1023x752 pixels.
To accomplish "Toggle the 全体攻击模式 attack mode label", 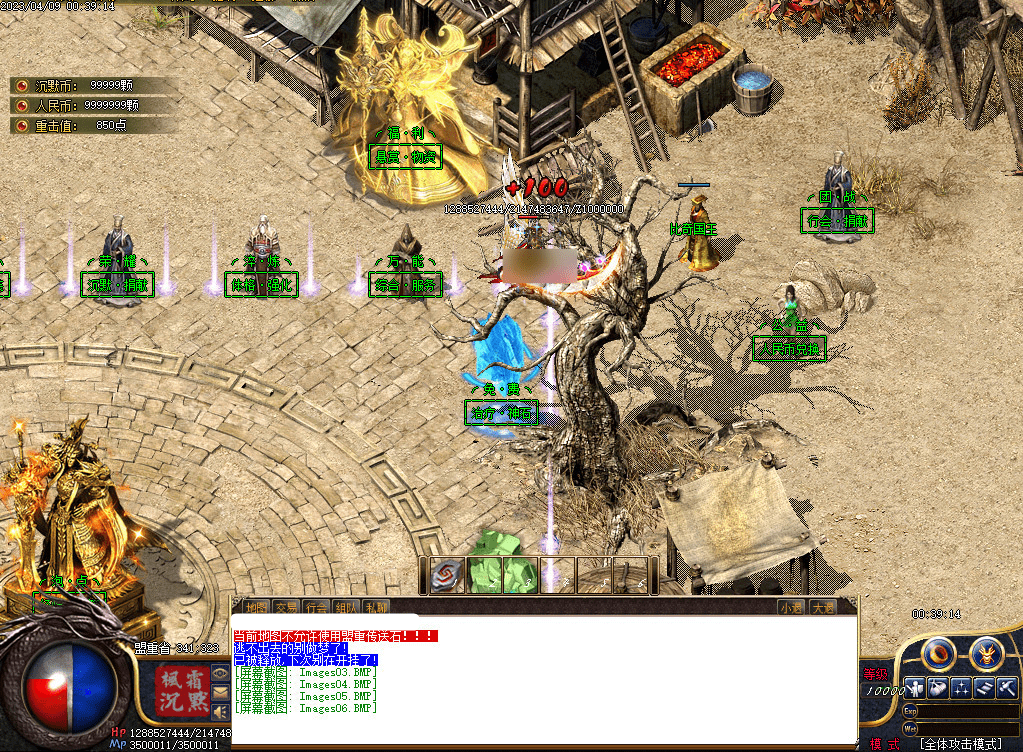I will click(x=961, y=744).
